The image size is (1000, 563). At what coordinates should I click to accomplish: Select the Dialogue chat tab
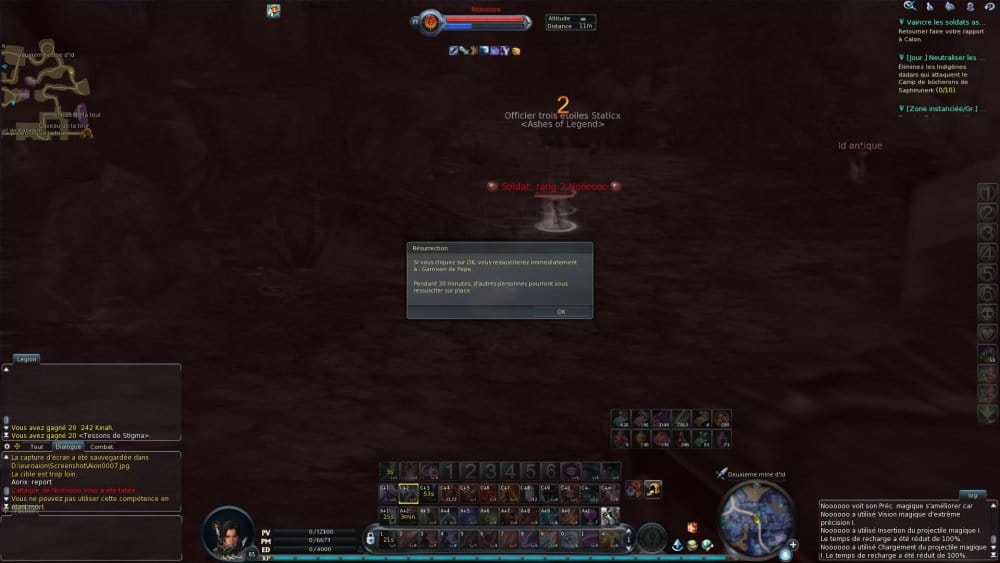pos(68,446)
